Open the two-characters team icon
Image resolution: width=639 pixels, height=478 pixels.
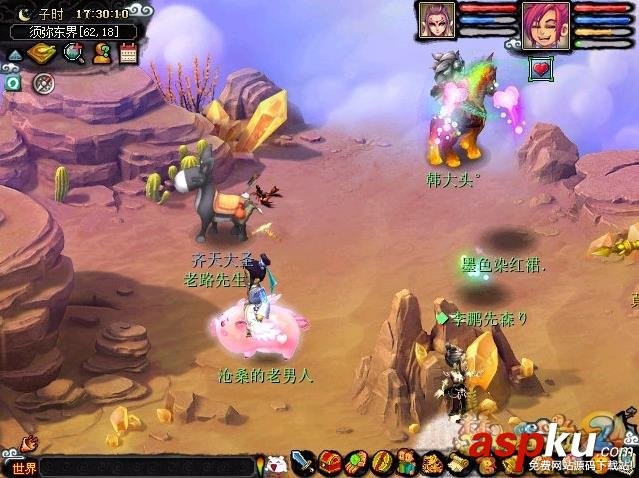pyautogui.click(x=406, y=463)
